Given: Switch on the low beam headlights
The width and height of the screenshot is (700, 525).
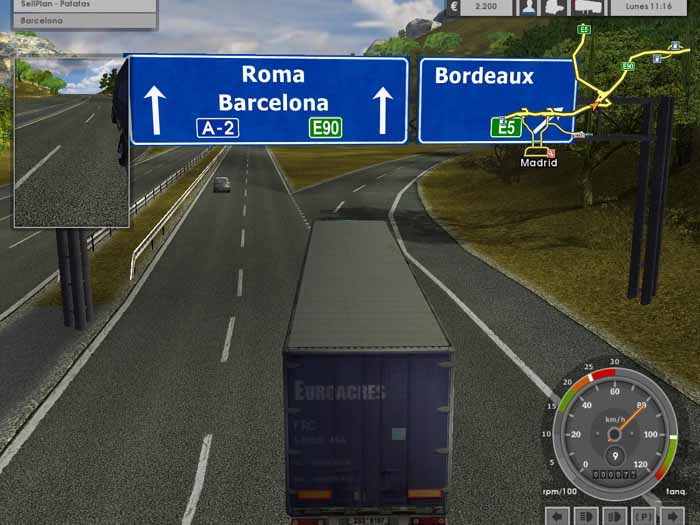Looking at the screenshot, I should [586, 516].
